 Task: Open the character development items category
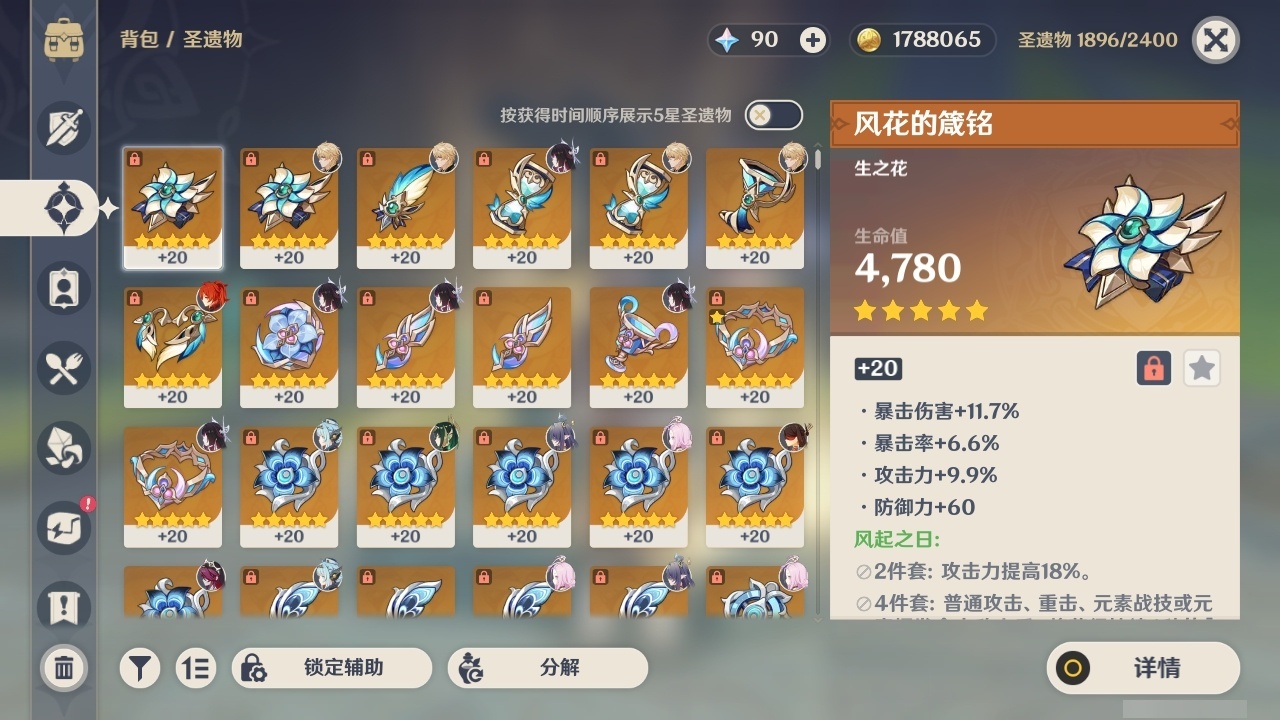point(66,287)
